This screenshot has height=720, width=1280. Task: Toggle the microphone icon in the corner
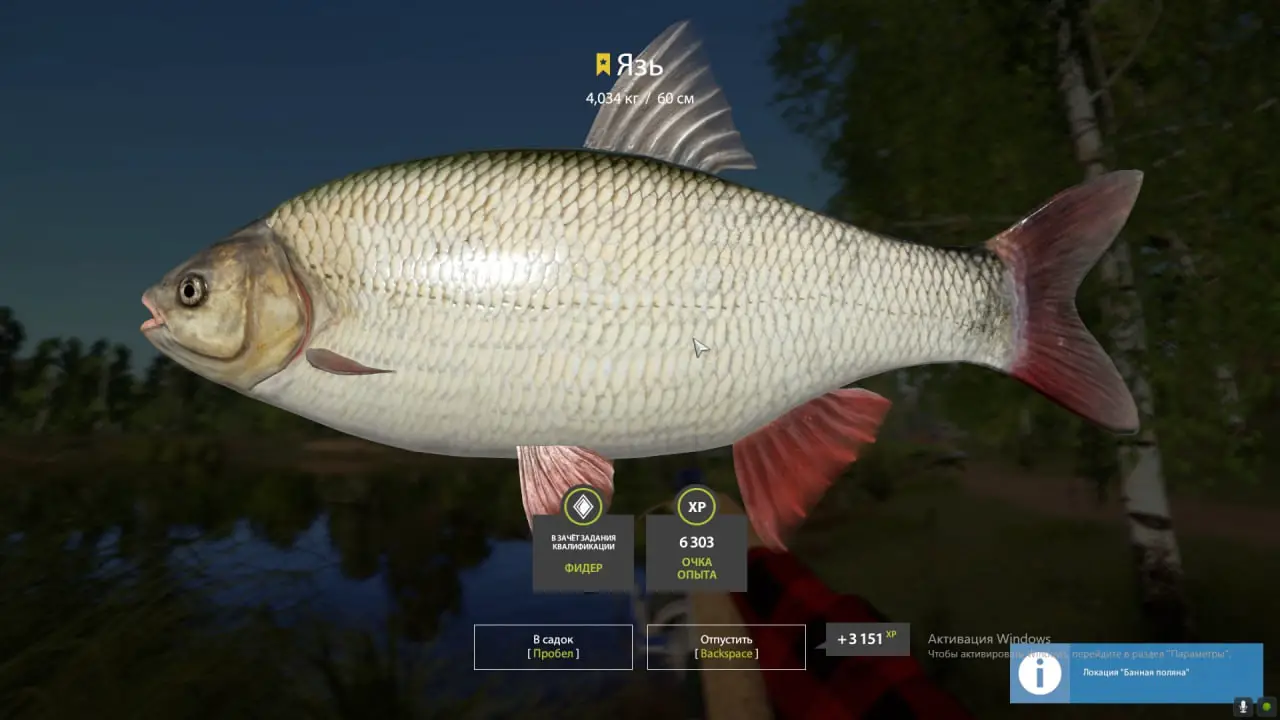[x=1243, y=706]
